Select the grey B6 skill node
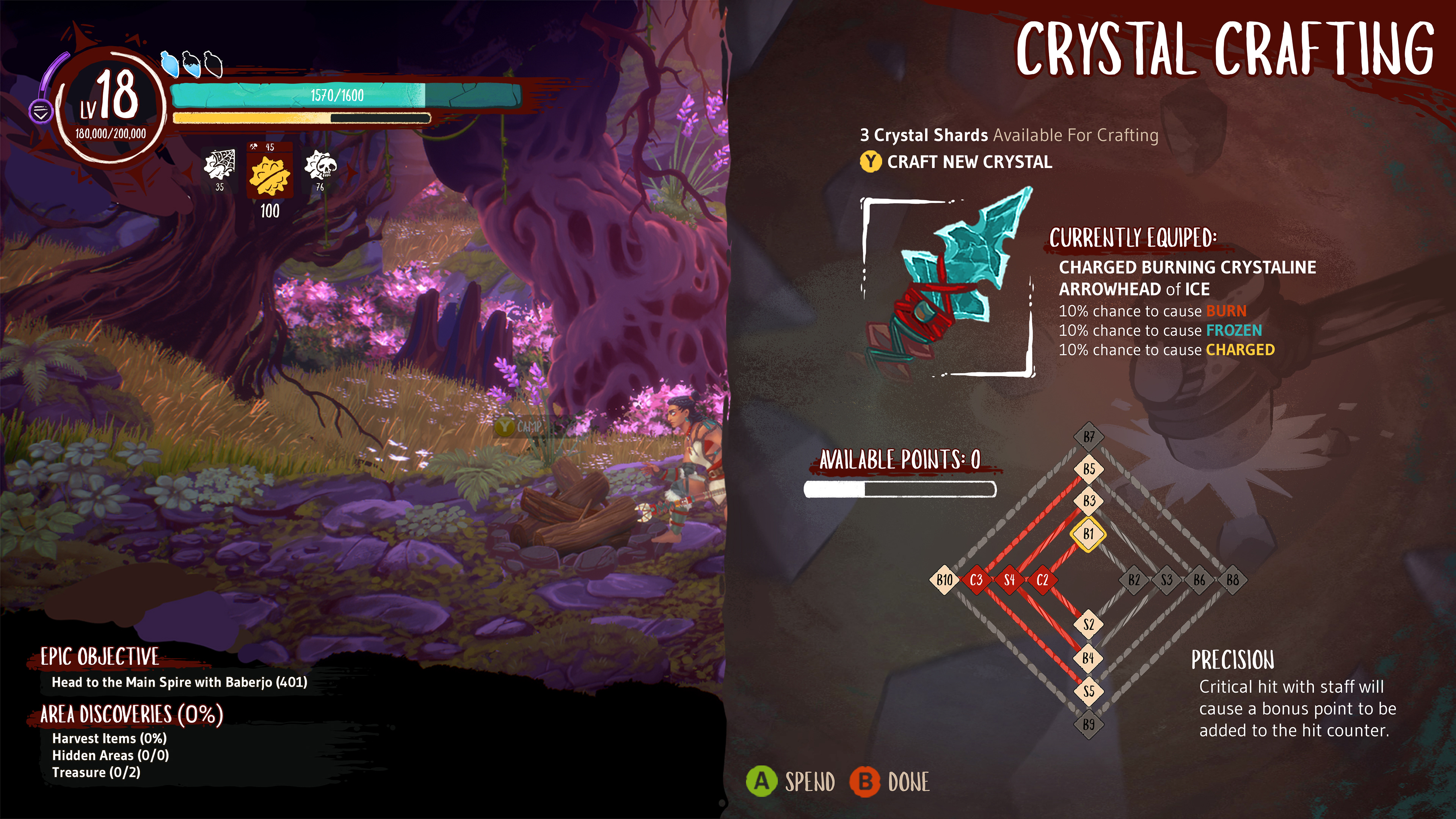Viewport: 1456px width, 819px height. (1199, 580)
